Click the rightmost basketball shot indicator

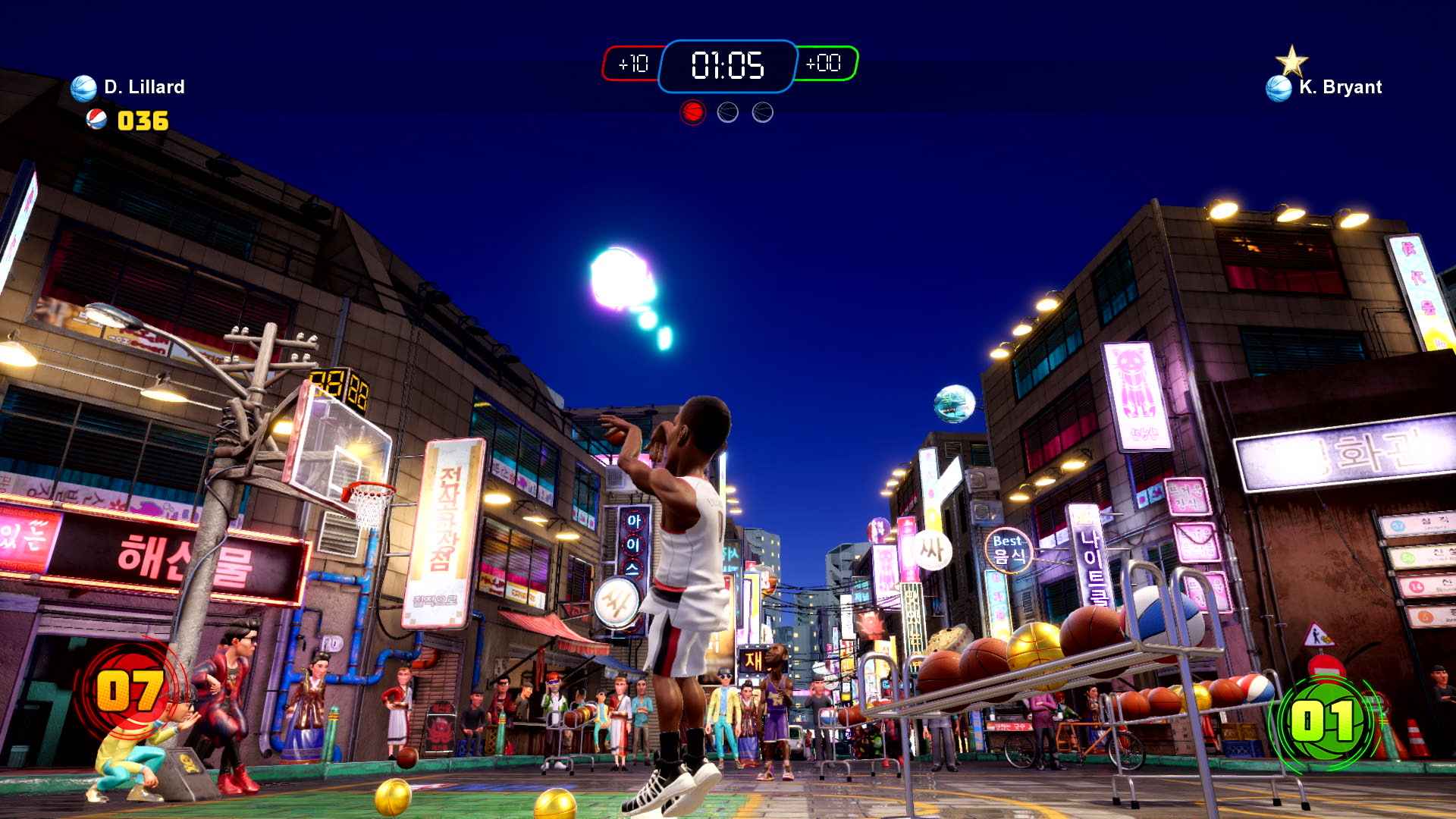click(x=761, y=111)
